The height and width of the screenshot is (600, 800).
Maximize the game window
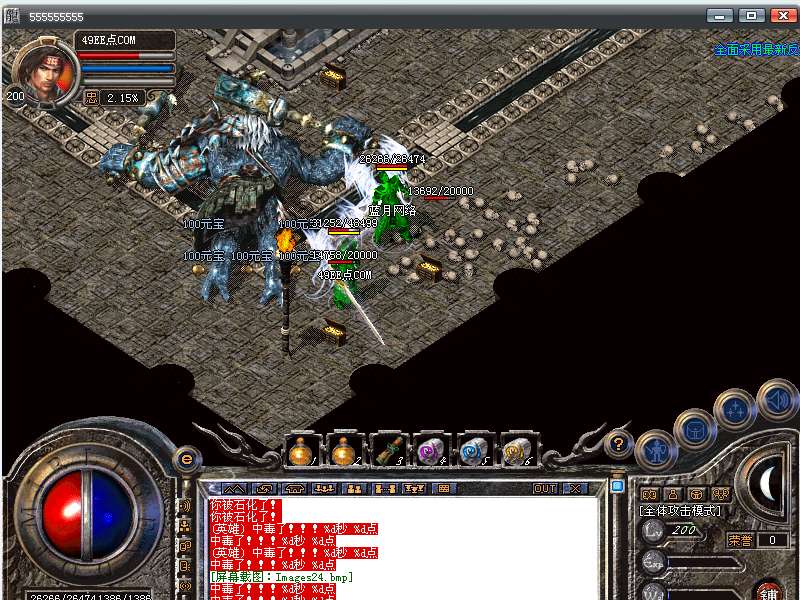point(751,16)
